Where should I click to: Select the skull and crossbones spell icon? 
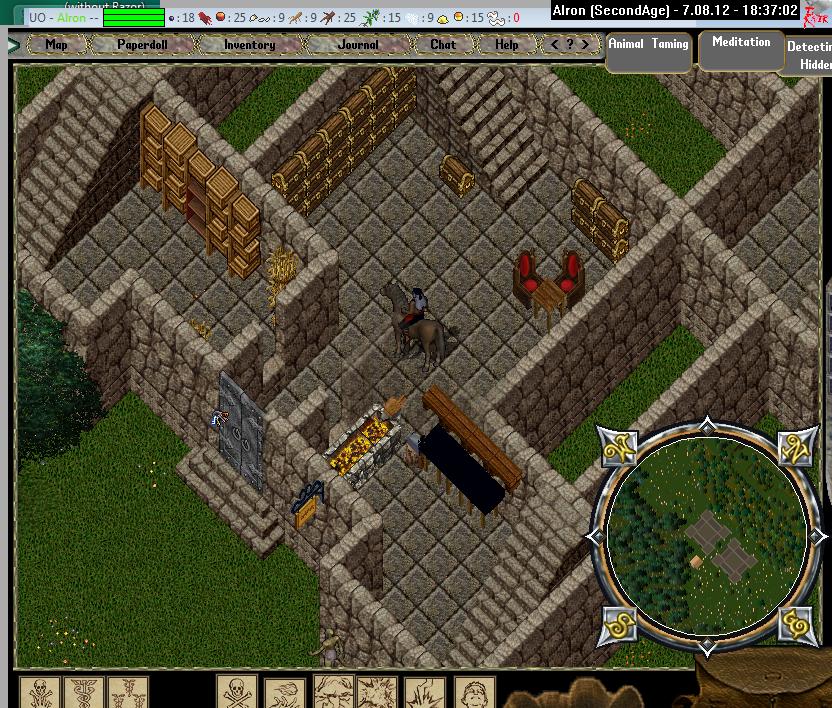237,692
